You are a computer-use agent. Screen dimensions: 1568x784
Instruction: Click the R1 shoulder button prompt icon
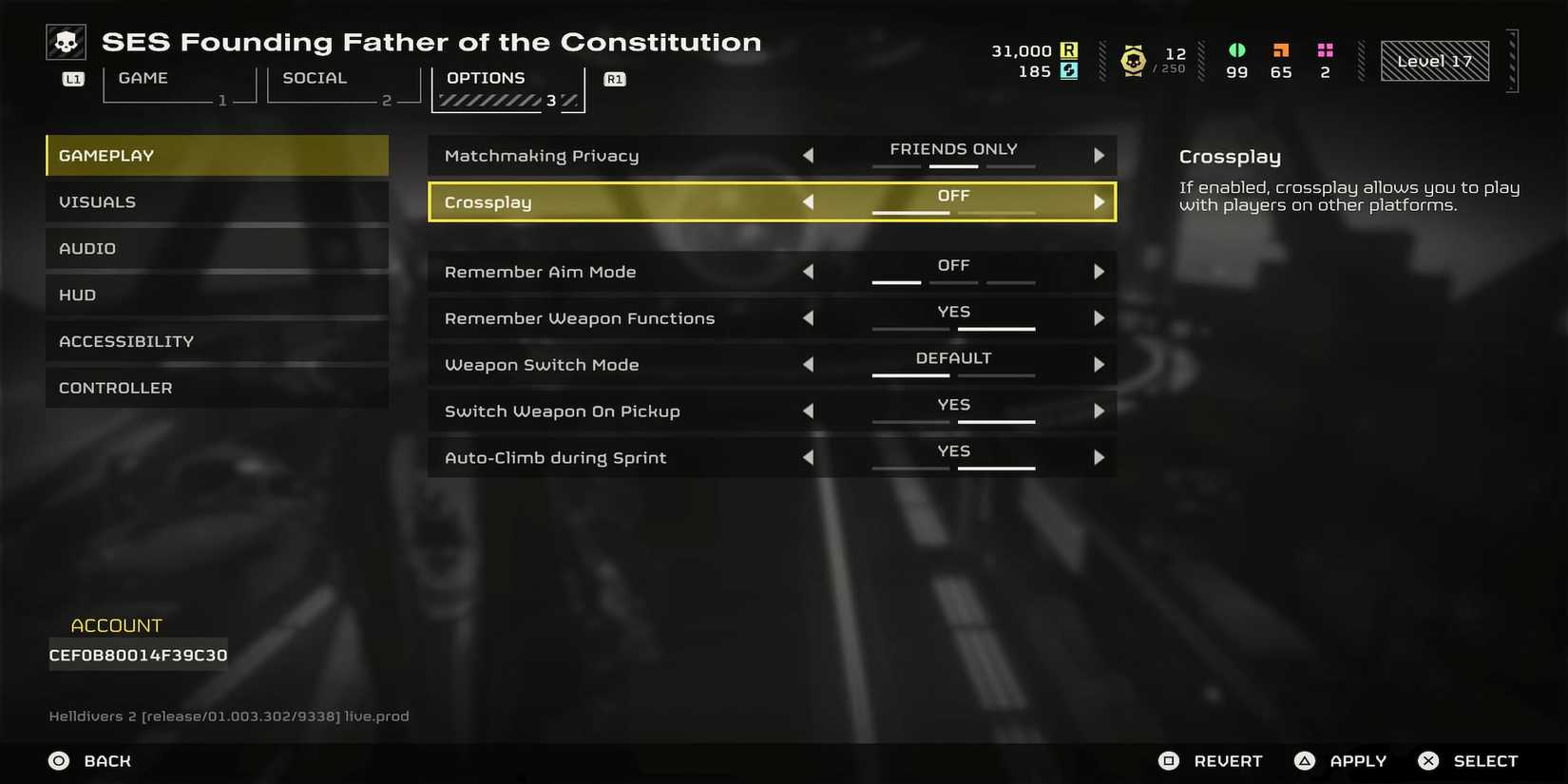[614, 80]
